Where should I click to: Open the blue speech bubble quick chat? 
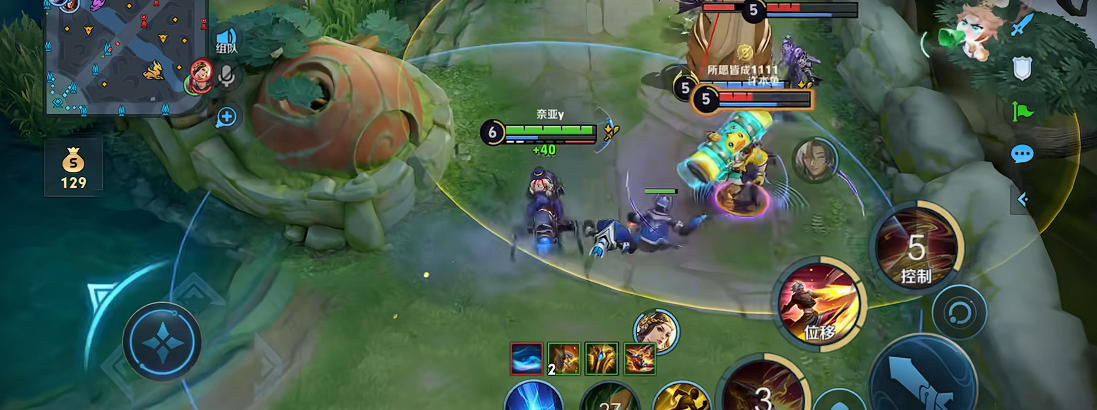pos(1021,154)
